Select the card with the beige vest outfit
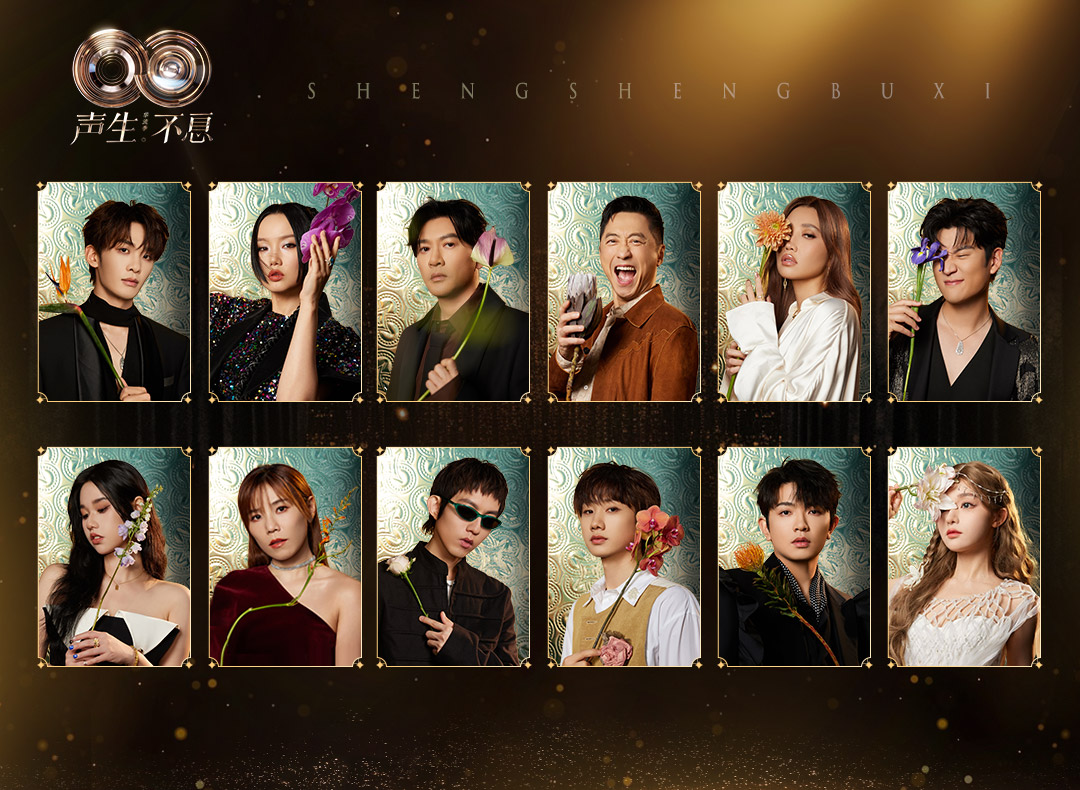1080x790 pixels. click(624, 556)
